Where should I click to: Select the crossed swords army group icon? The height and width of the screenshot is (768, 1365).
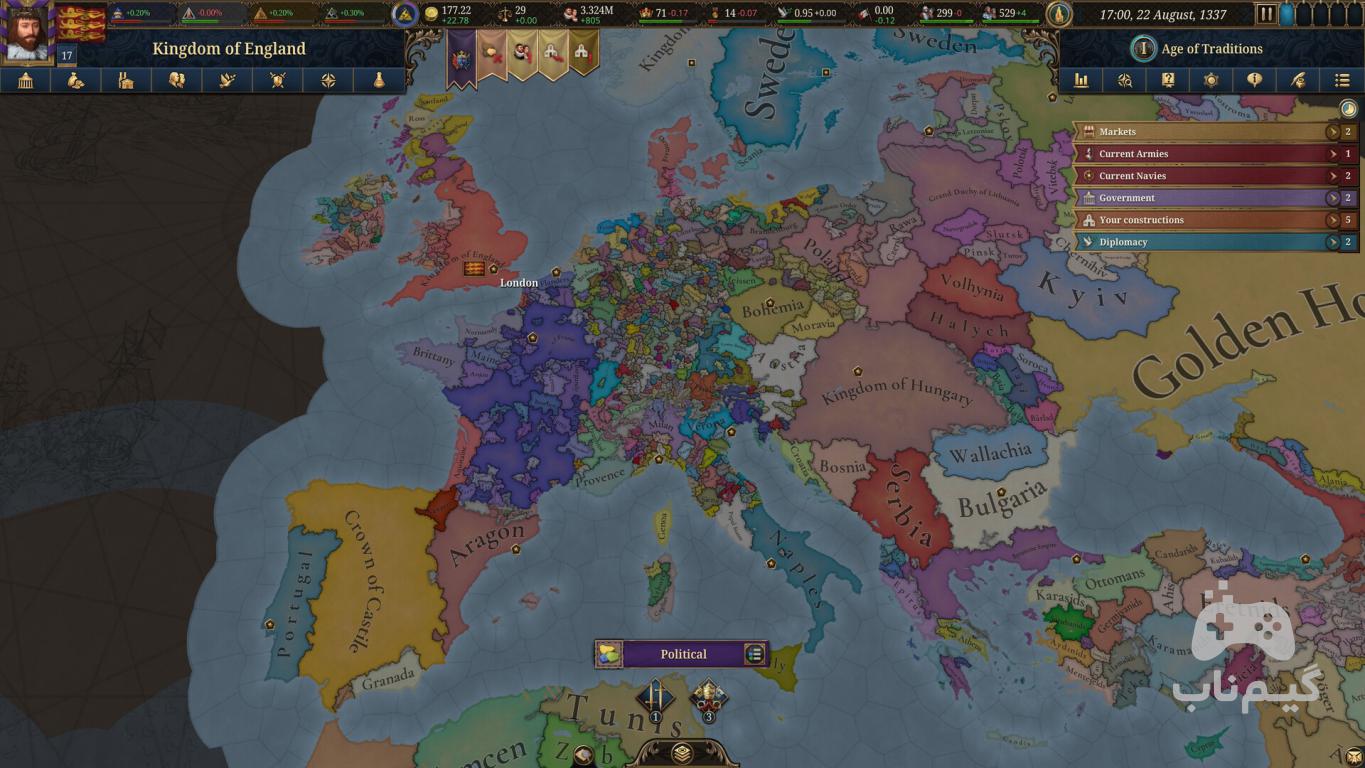coord(655,695)
